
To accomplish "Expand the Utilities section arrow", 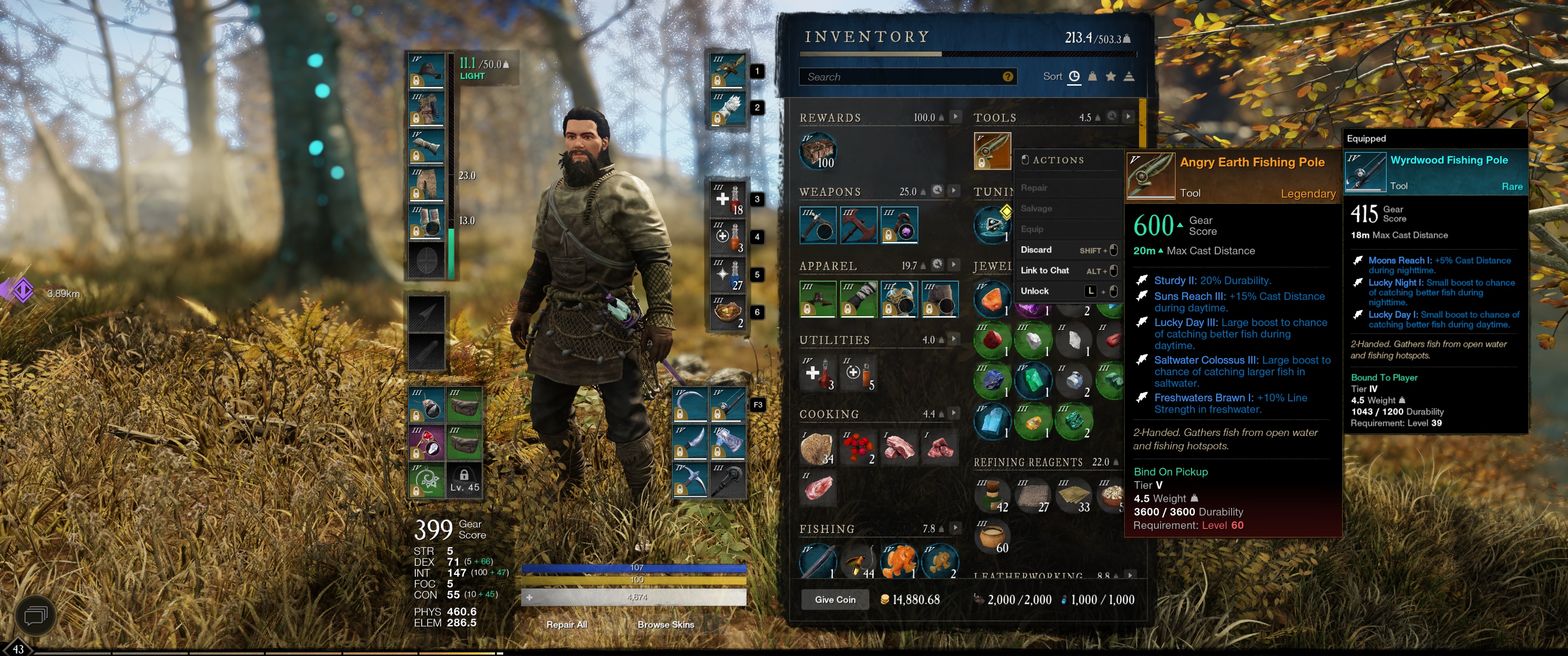I will click(954, 339).
